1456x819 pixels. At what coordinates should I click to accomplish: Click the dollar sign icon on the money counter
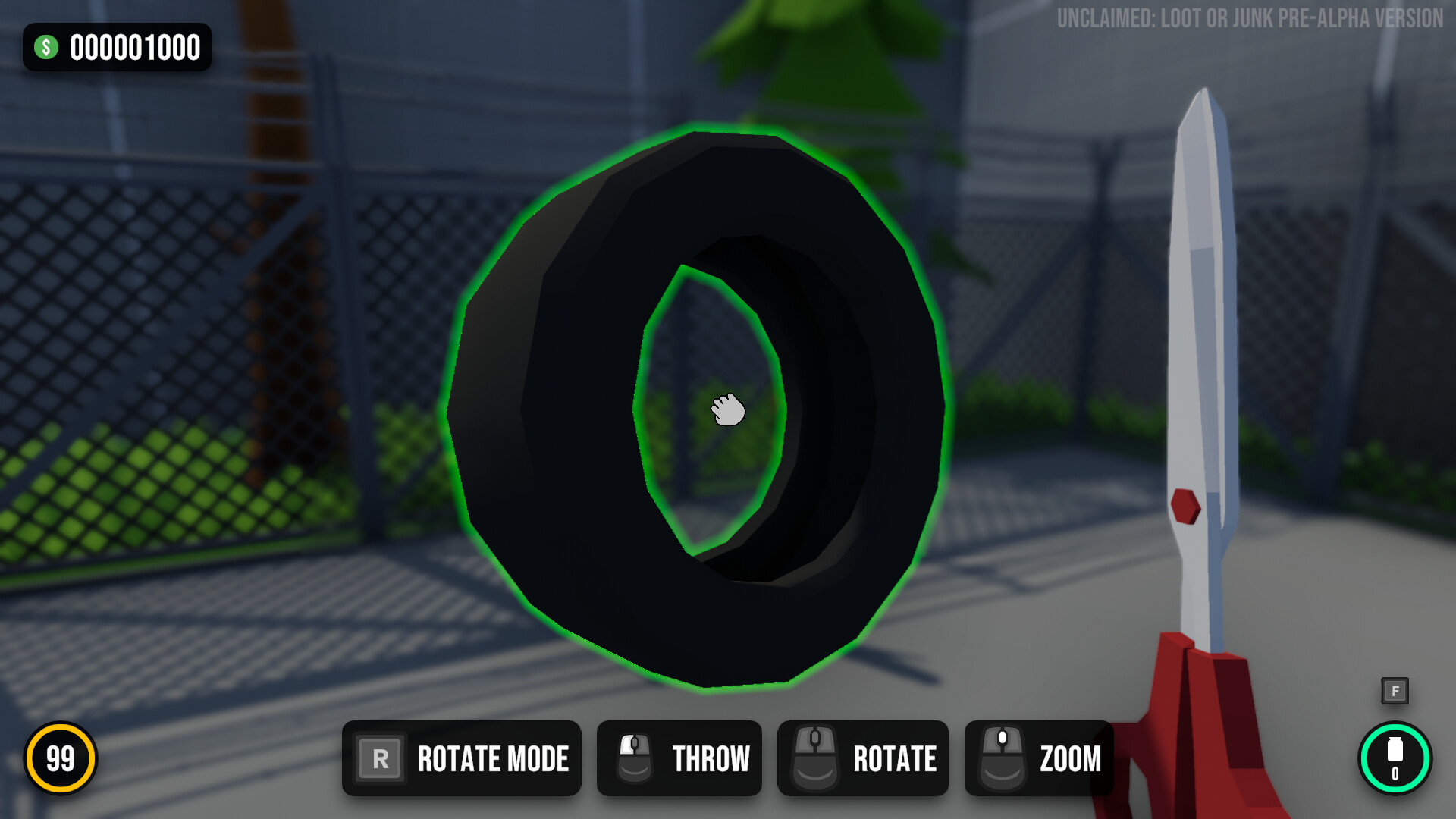tap(47, 48)
